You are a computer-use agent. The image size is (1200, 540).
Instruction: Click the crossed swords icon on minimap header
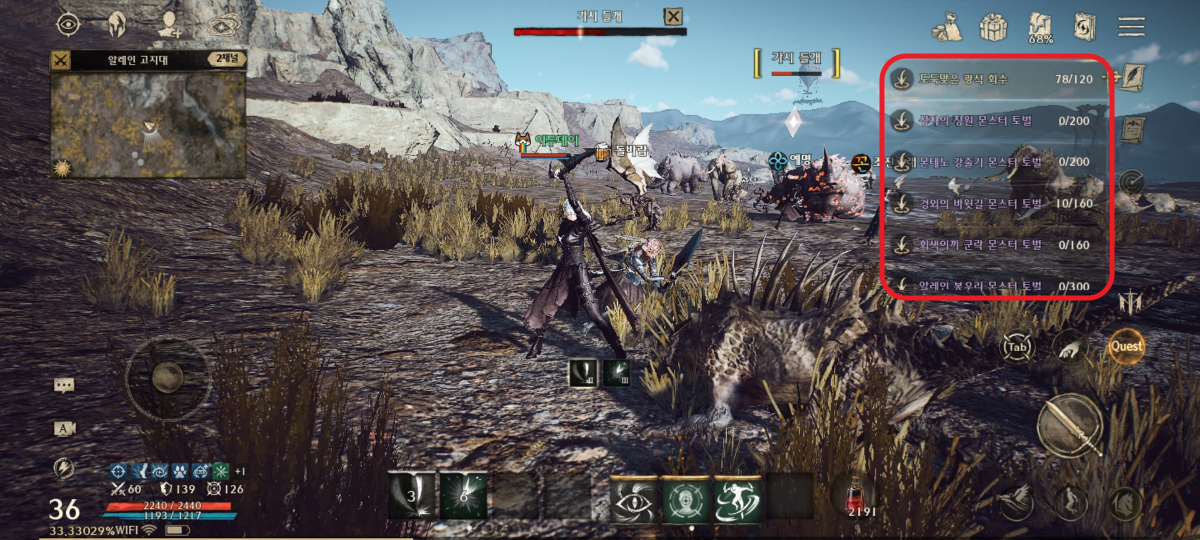click(x=62, y=60)
